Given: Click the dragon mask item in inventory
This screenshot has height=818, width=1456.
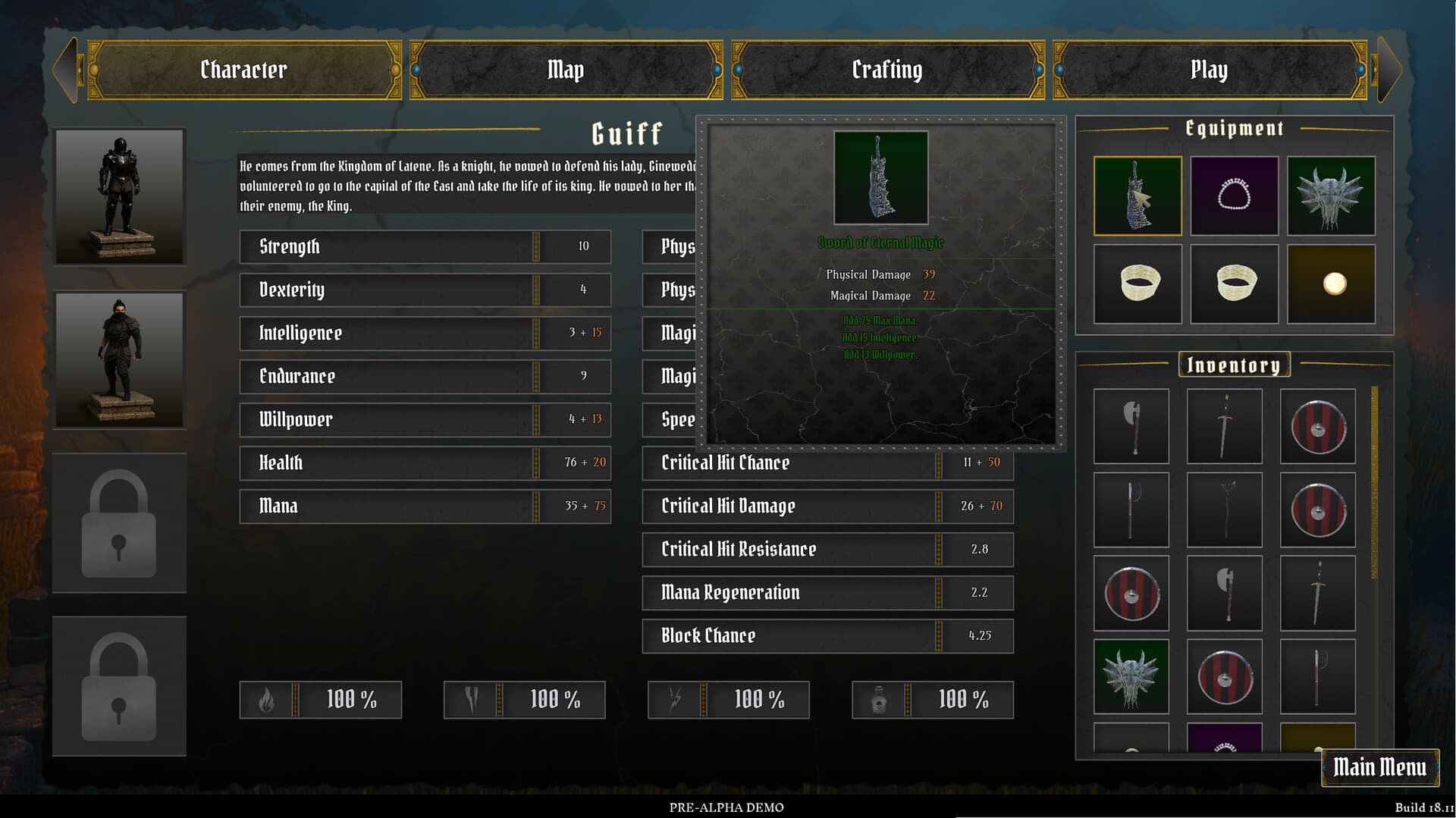Looking at the screenshot, I should [1131, 677].
